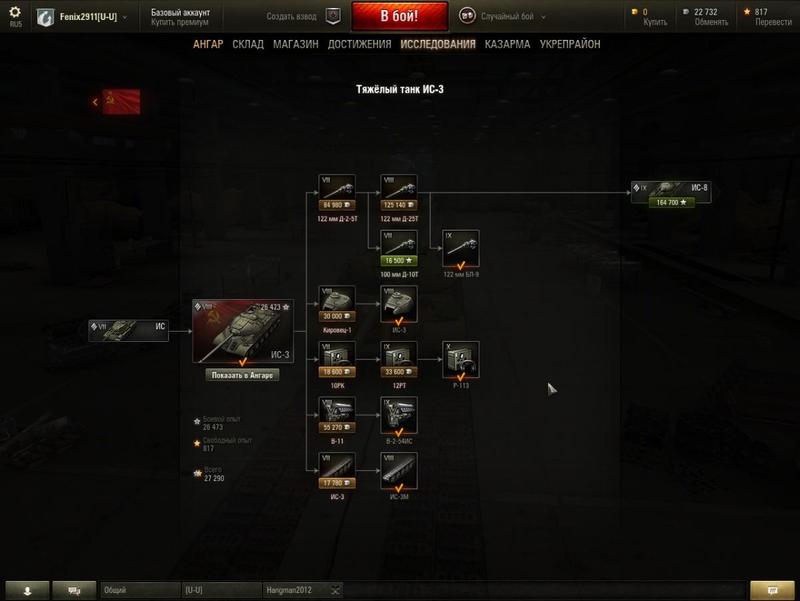This screenshot has width=800, height=601.
Task: Start battle with the red В бой! button
Action: (x=399, y=16)
